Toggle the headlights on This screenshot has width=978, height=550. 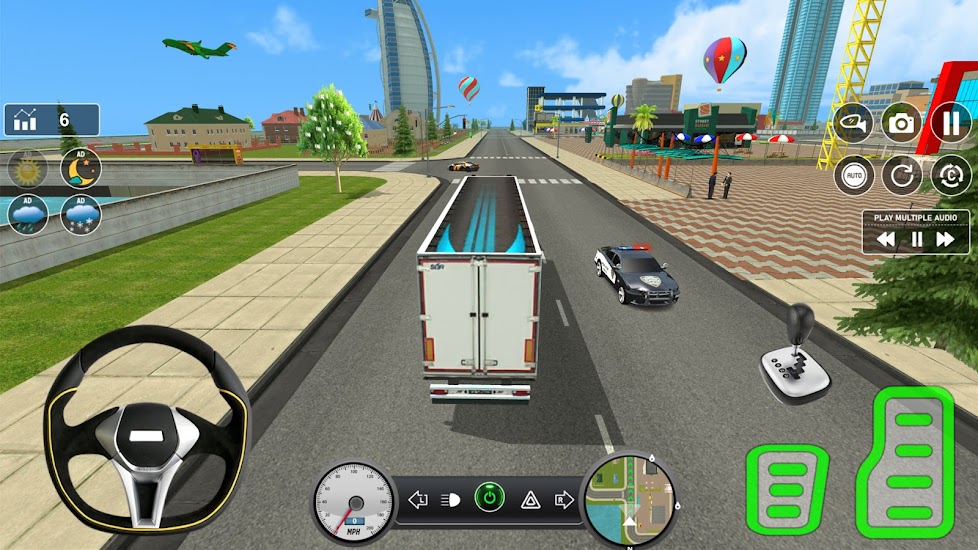[x=450, y=499]
